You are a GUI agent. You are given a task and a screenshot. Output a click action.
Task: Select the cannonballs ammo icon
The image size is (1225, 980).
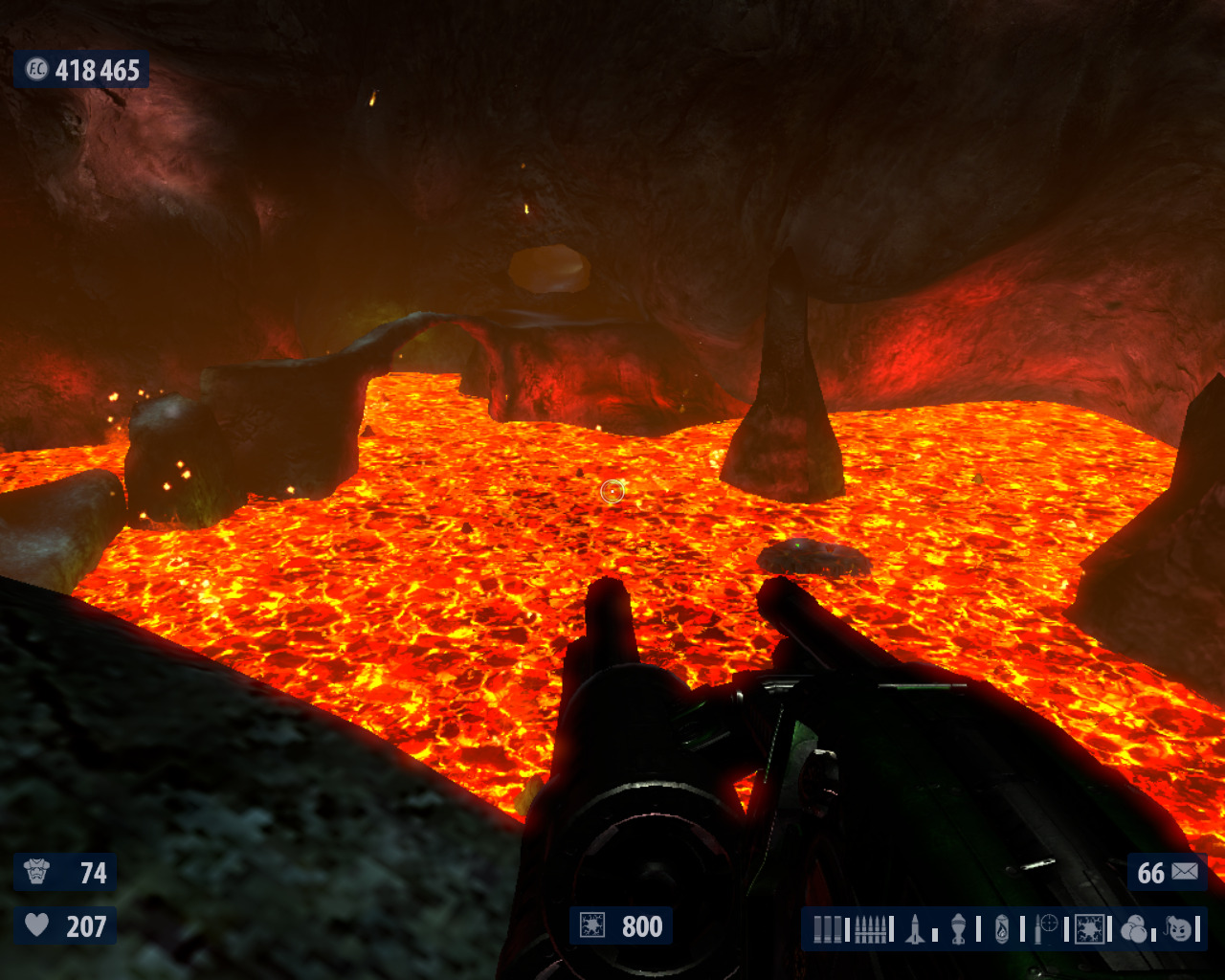[x=1134, y=928]
